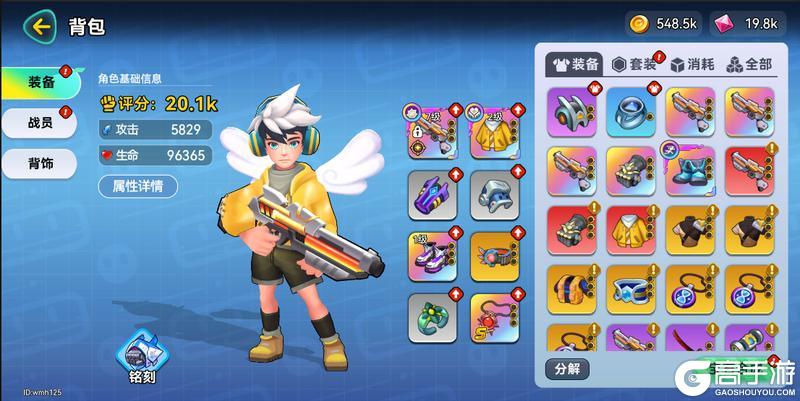Choose the blue ring inventory item
Screen dimensions: 800x401
pyautogui.click(x=632, y=112)
